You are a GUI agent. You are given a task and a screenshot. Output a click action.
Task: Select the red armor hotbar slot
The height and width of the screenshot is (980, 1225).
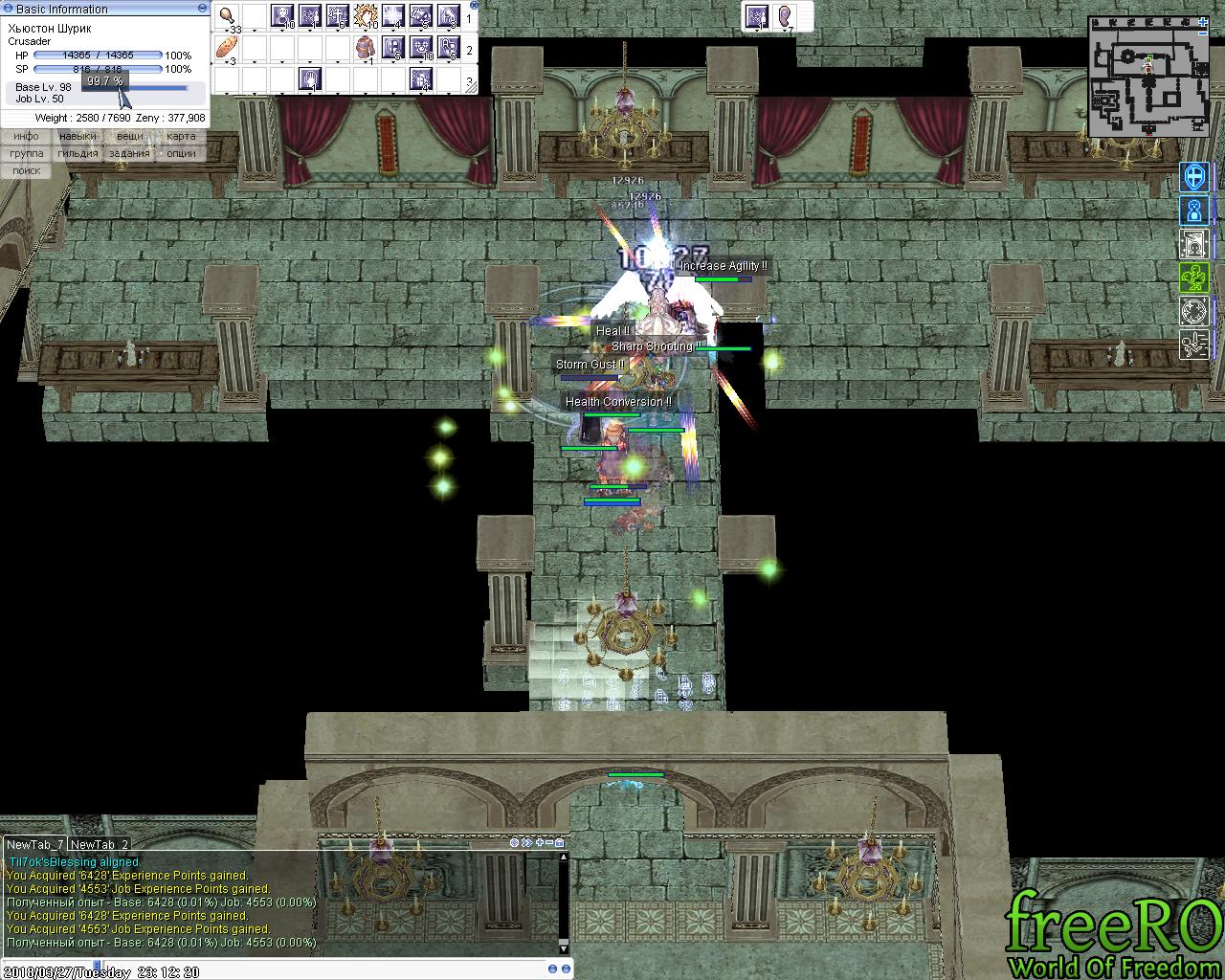click(366, 47)
